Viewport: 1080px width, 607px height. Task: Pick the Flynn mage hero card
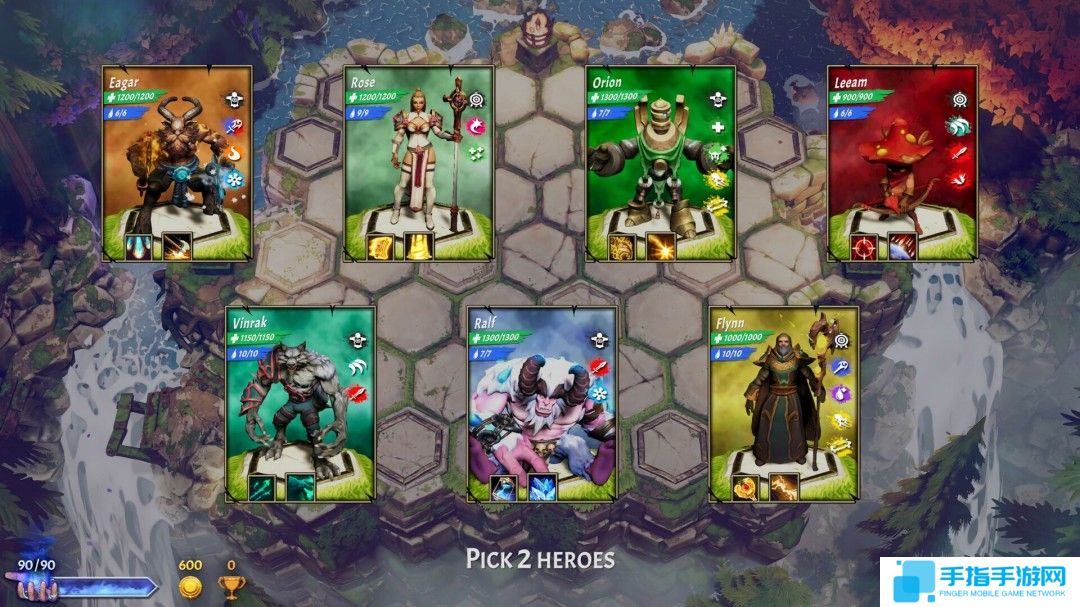784,403
